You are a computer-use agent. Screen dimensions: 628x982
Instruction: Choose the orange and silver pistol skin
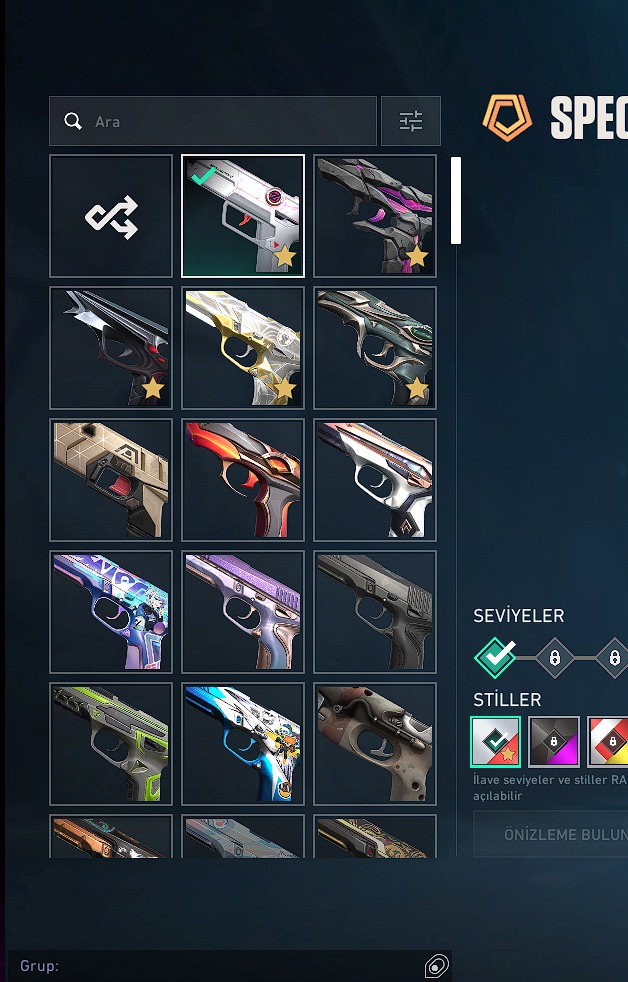[111, 837]
